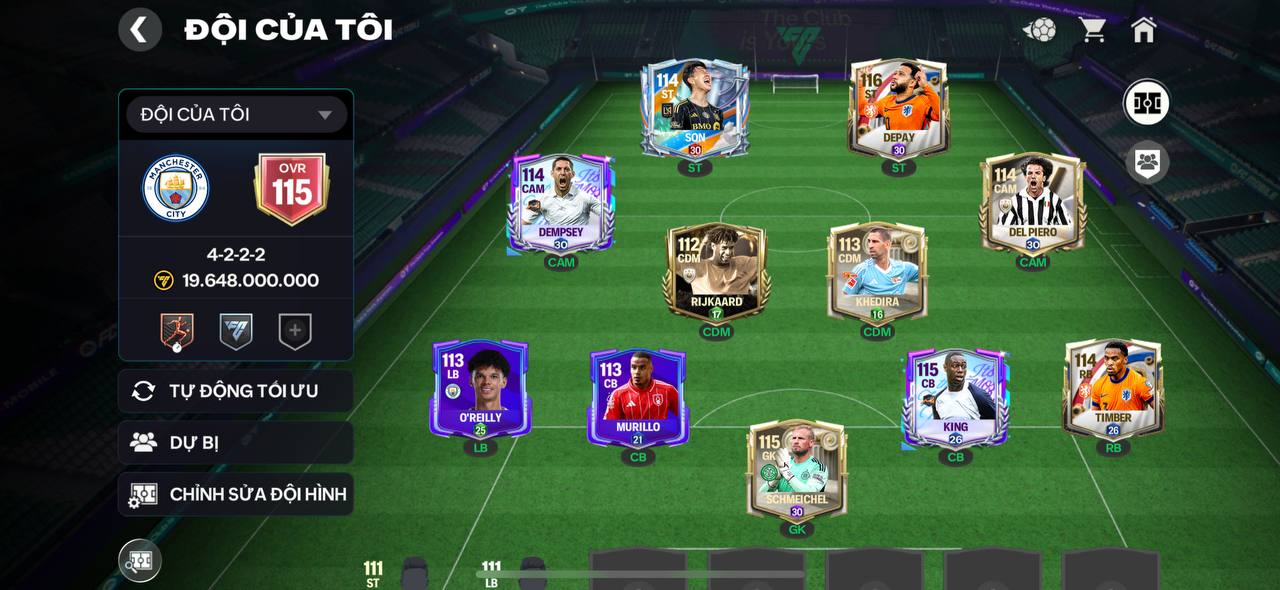Select the Son striker card
This screenshot has width=1280, height=590.
tap(695, 109)
